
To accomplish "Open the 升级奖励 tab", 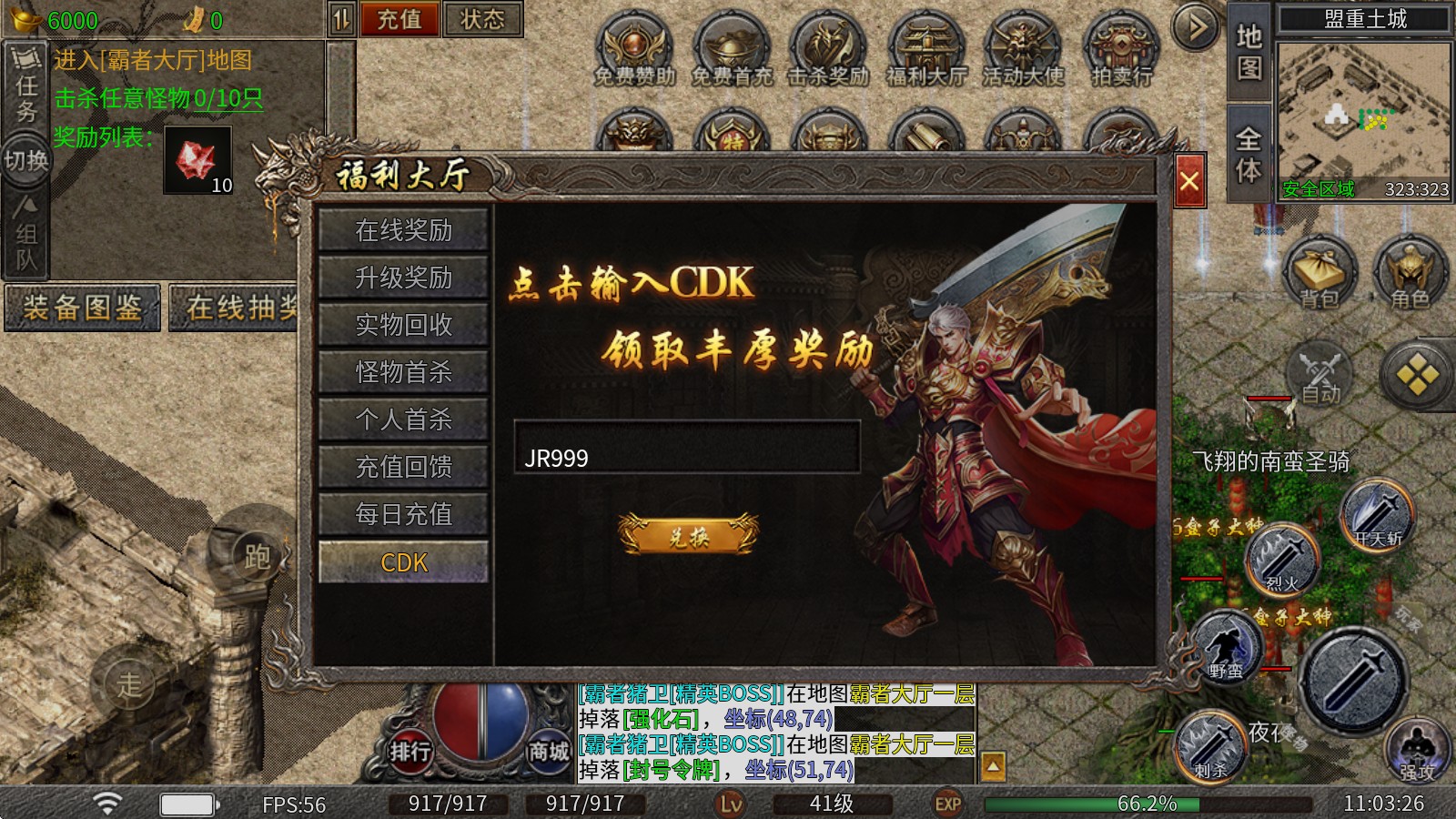I will (403, 278).
